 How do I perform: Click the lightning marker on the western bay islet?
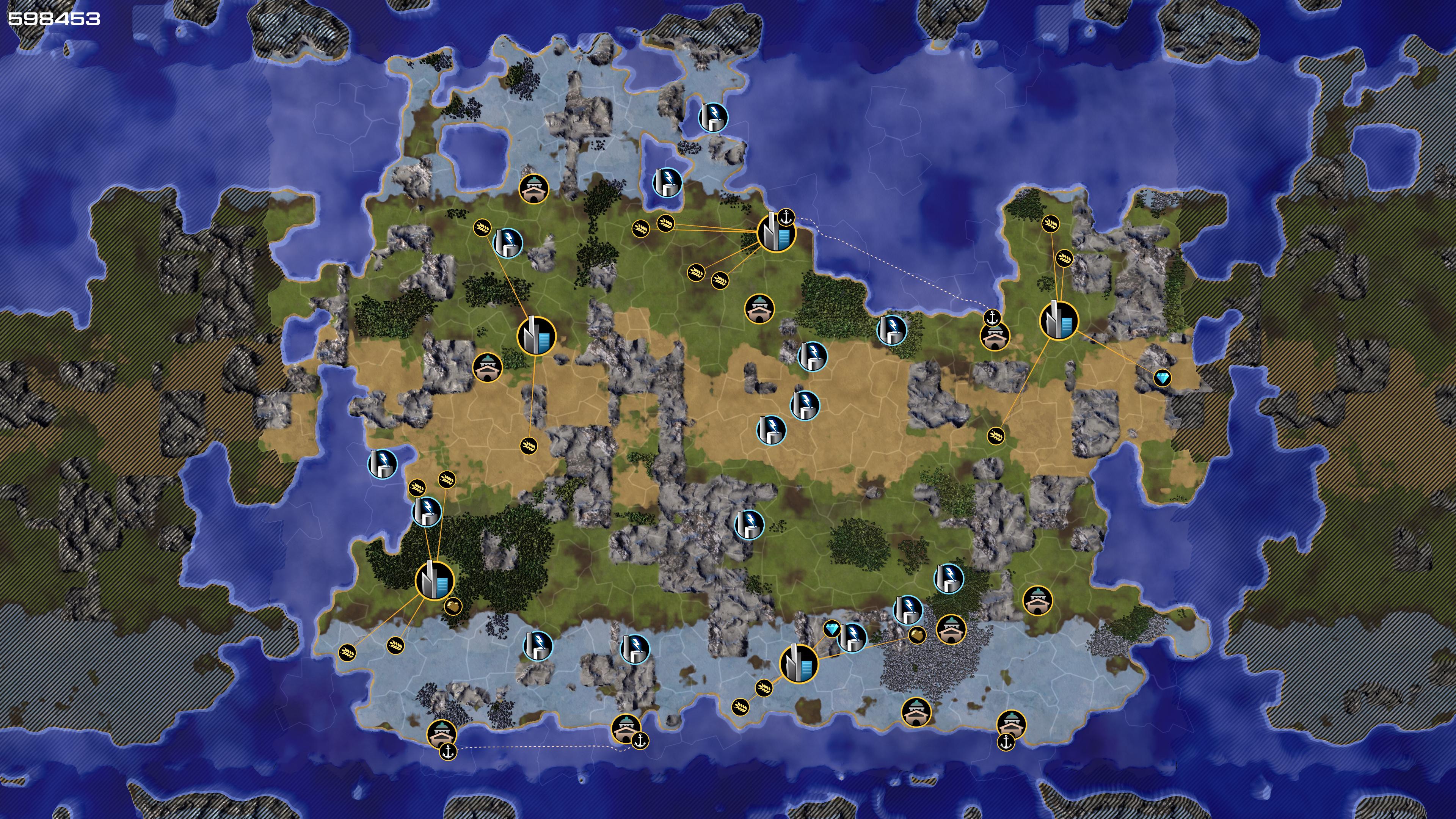[383, 464]
